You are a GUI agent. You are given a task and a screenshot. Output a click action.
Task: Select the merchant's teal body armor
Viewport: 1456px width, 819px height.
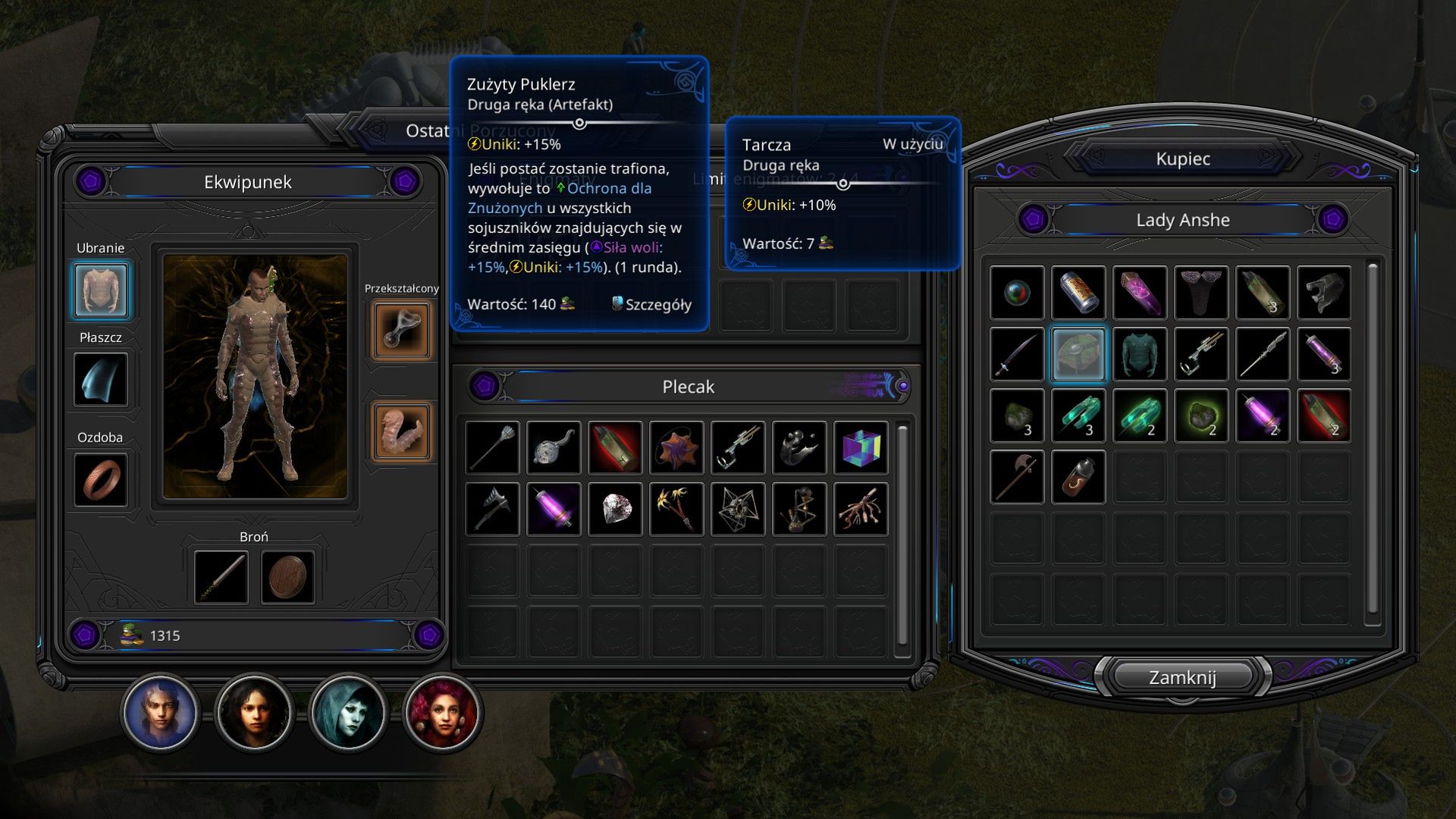pyautogui.click(x=1139, y=354)
